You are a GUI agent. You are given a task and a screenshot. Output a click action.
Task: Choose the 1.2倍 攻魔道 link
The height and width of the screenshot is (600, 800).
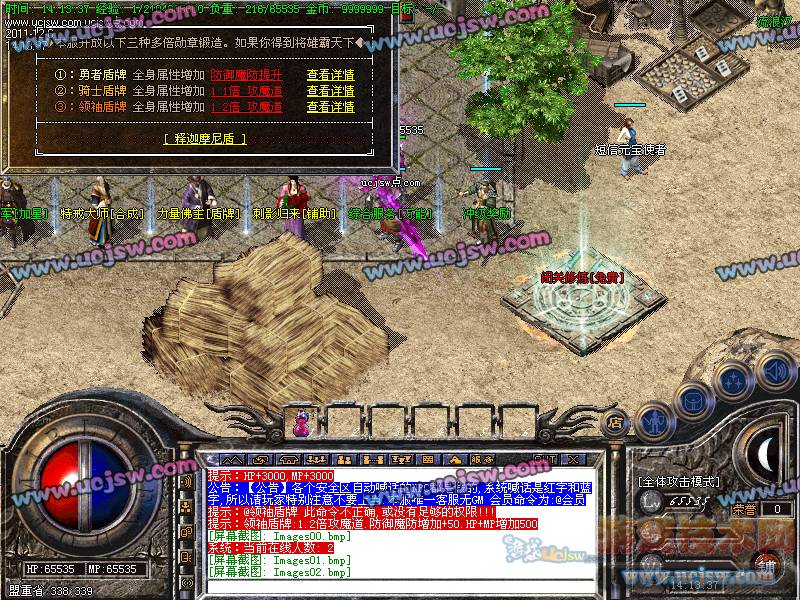(247, 107)
